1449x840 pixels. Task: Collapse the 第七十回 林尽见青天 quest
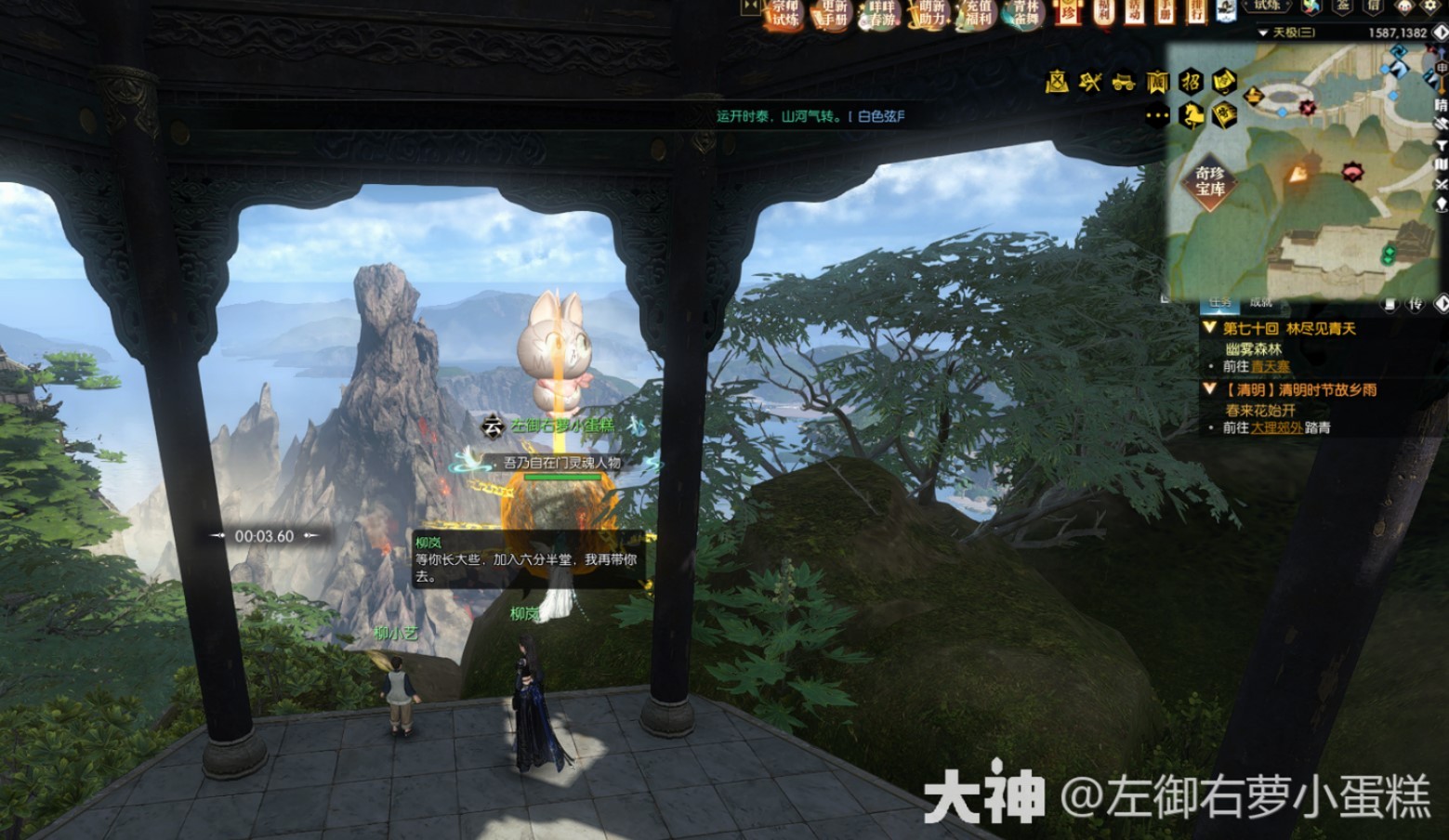1209,328
